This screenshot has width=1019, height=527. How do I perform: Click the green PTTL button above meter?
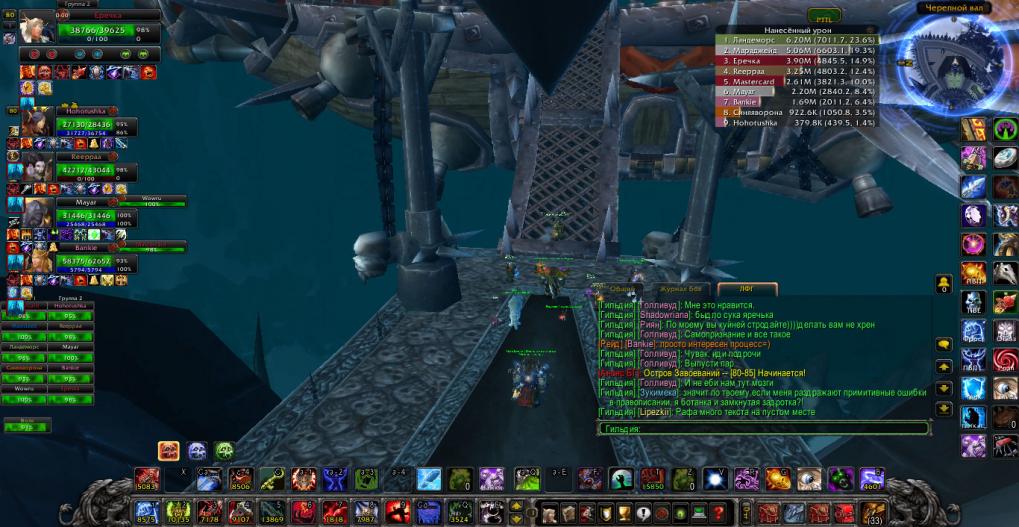[x=824, y=17]
